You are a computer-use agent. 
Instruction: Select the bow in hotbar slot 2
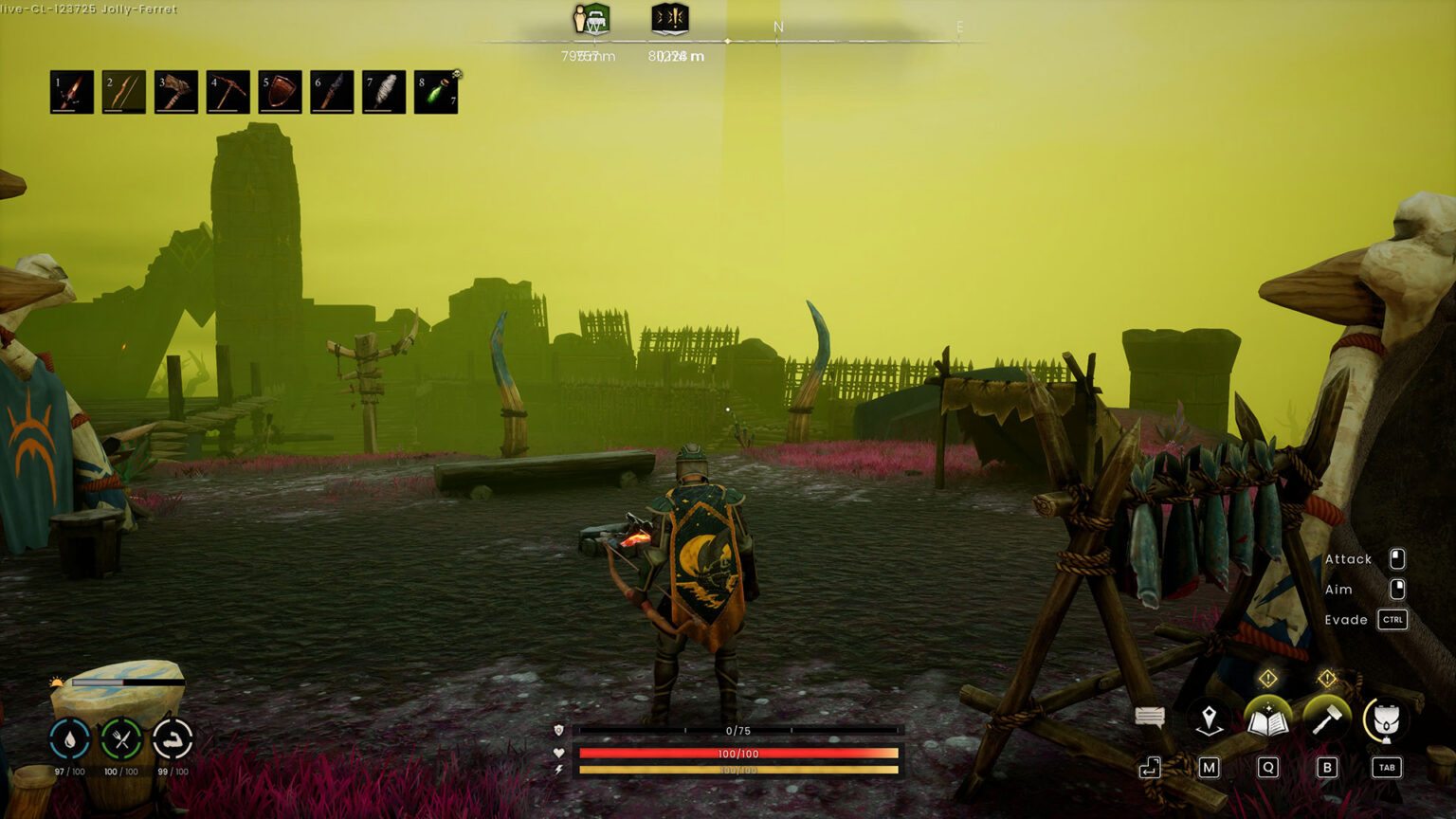(123, 93)
